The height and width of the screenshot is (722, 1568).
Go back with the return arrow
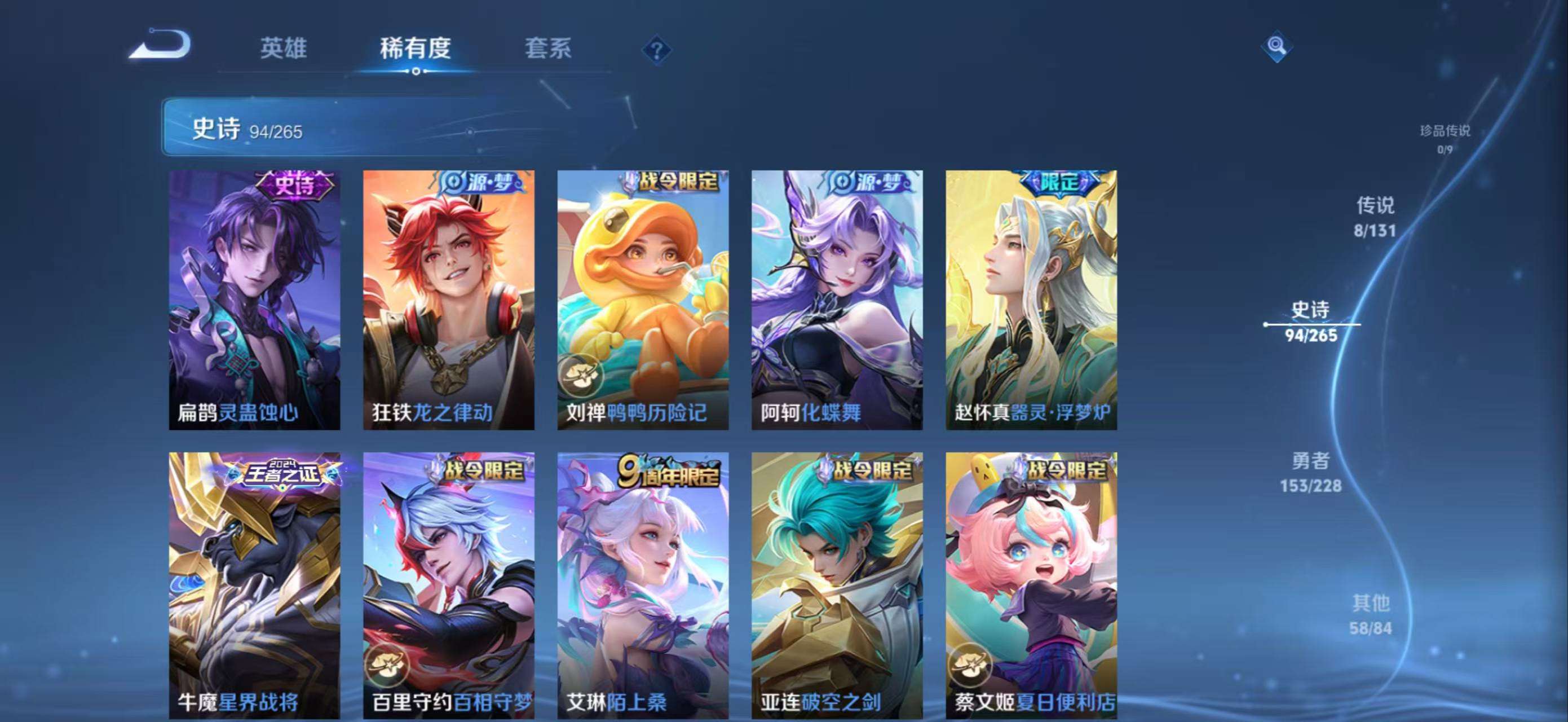pos(160,46)
